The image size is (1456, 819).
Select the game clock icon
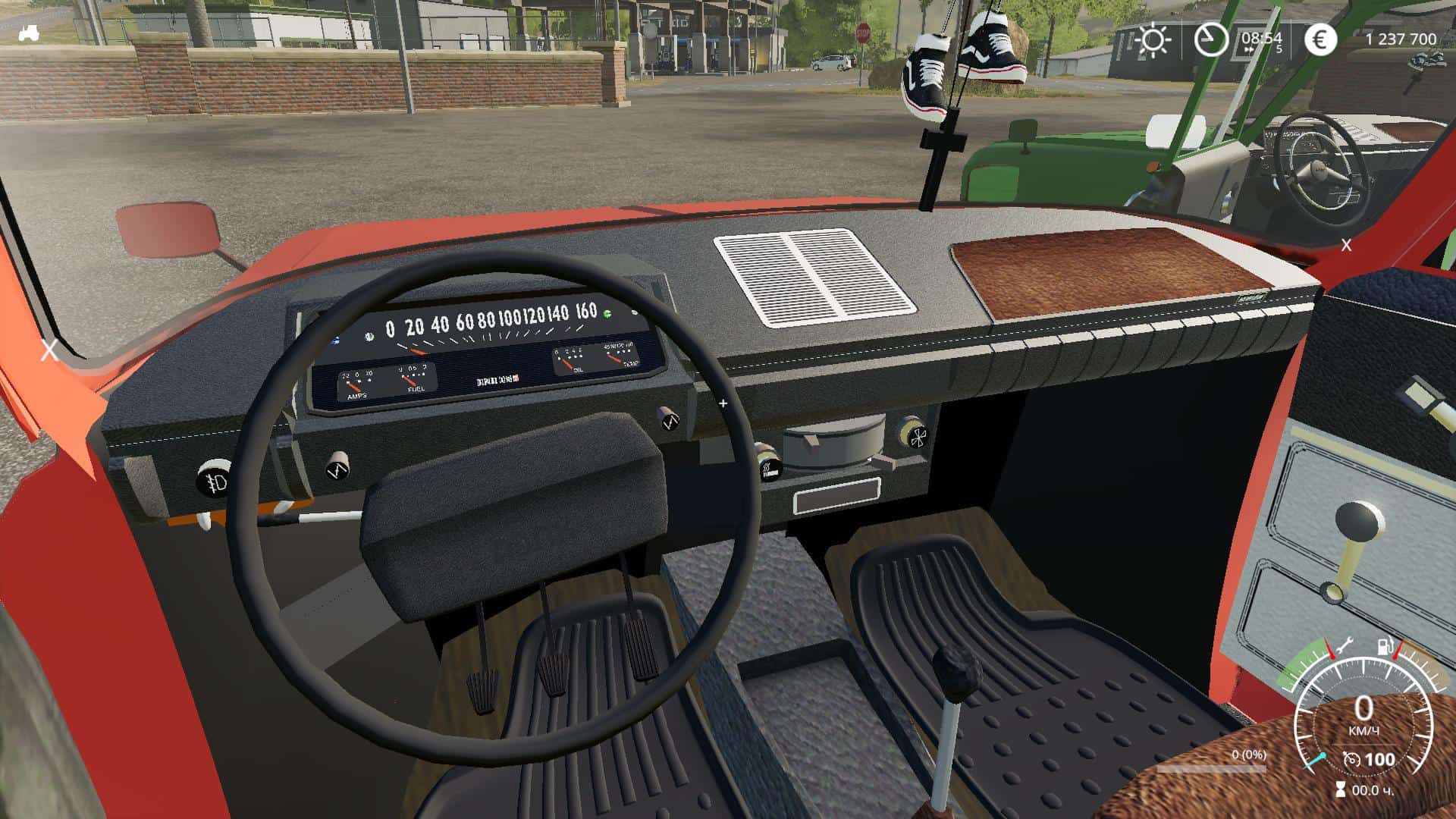tap(1210, 38)
